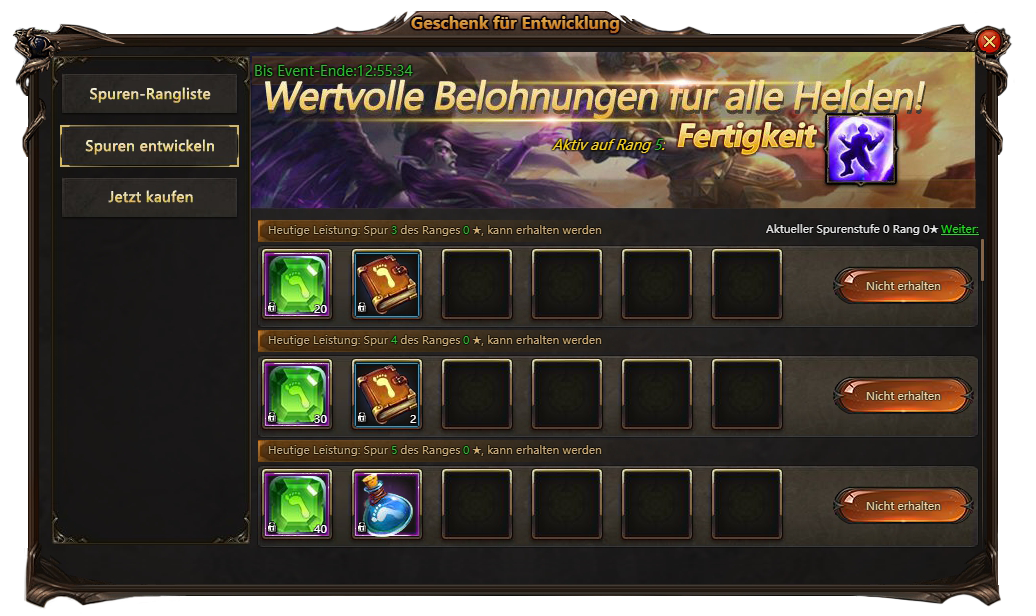
Task: Claim the Spur 4 reward button
Action: click(x=903, y=396)
